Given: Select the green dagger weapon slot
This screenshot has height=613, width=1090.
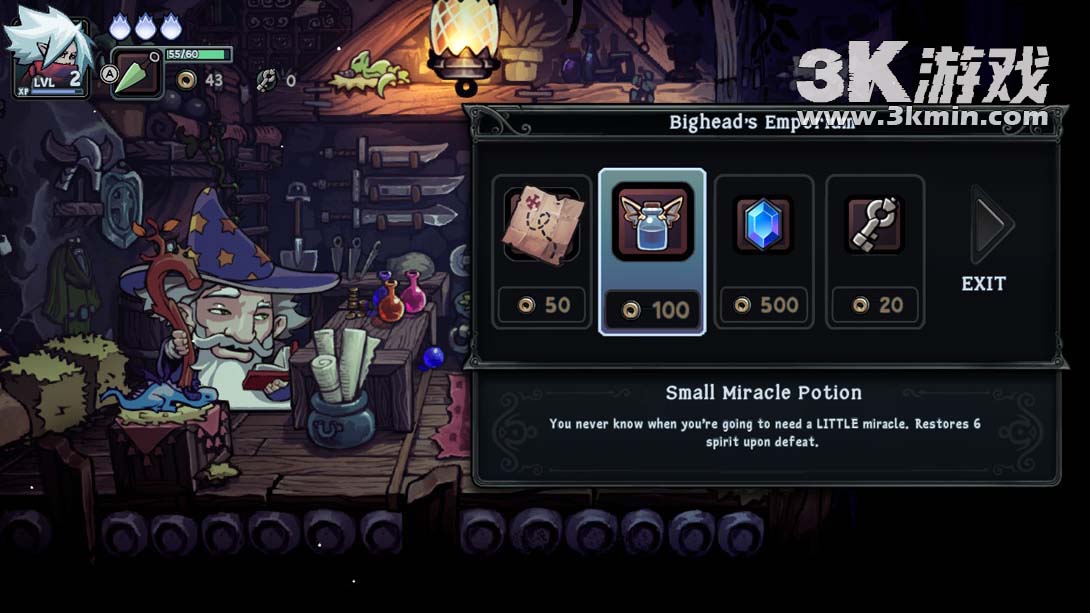Looking at the screenshot, I should 136,73.
